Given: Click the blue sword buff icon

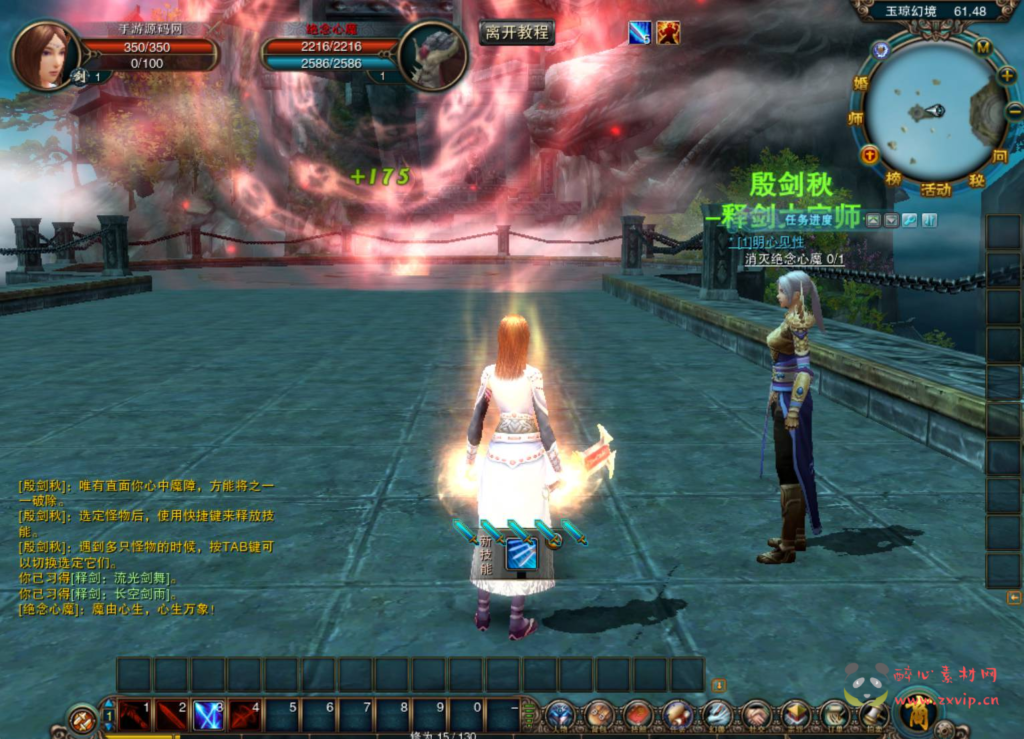Looking at the screenshot, I should [x=639, y=33].
